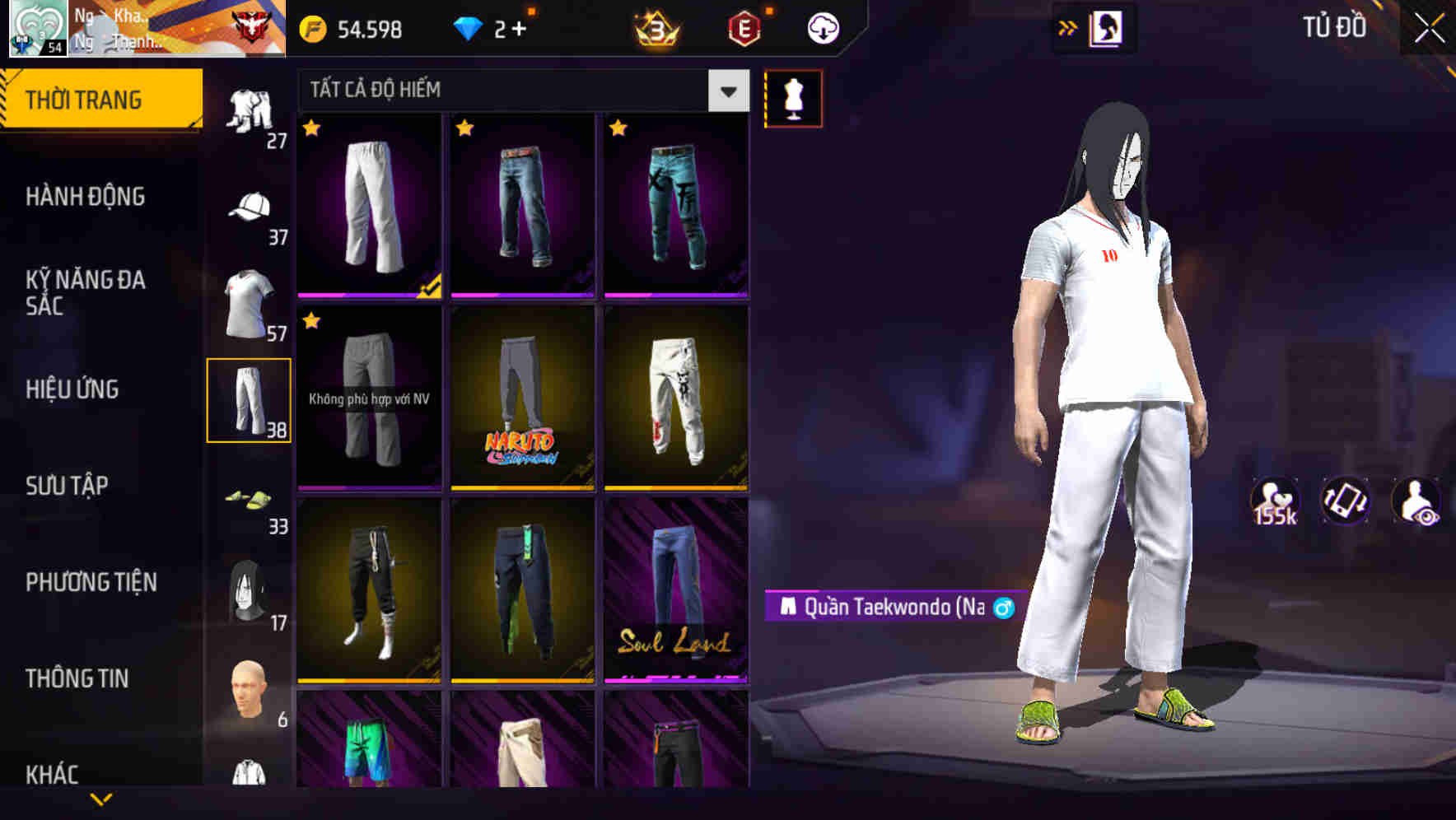Select the Naruto Shippuden pants thumbnail
The width and height of the screenshot is (1456, 820).
pyautogui.click(x=521, y=401)
